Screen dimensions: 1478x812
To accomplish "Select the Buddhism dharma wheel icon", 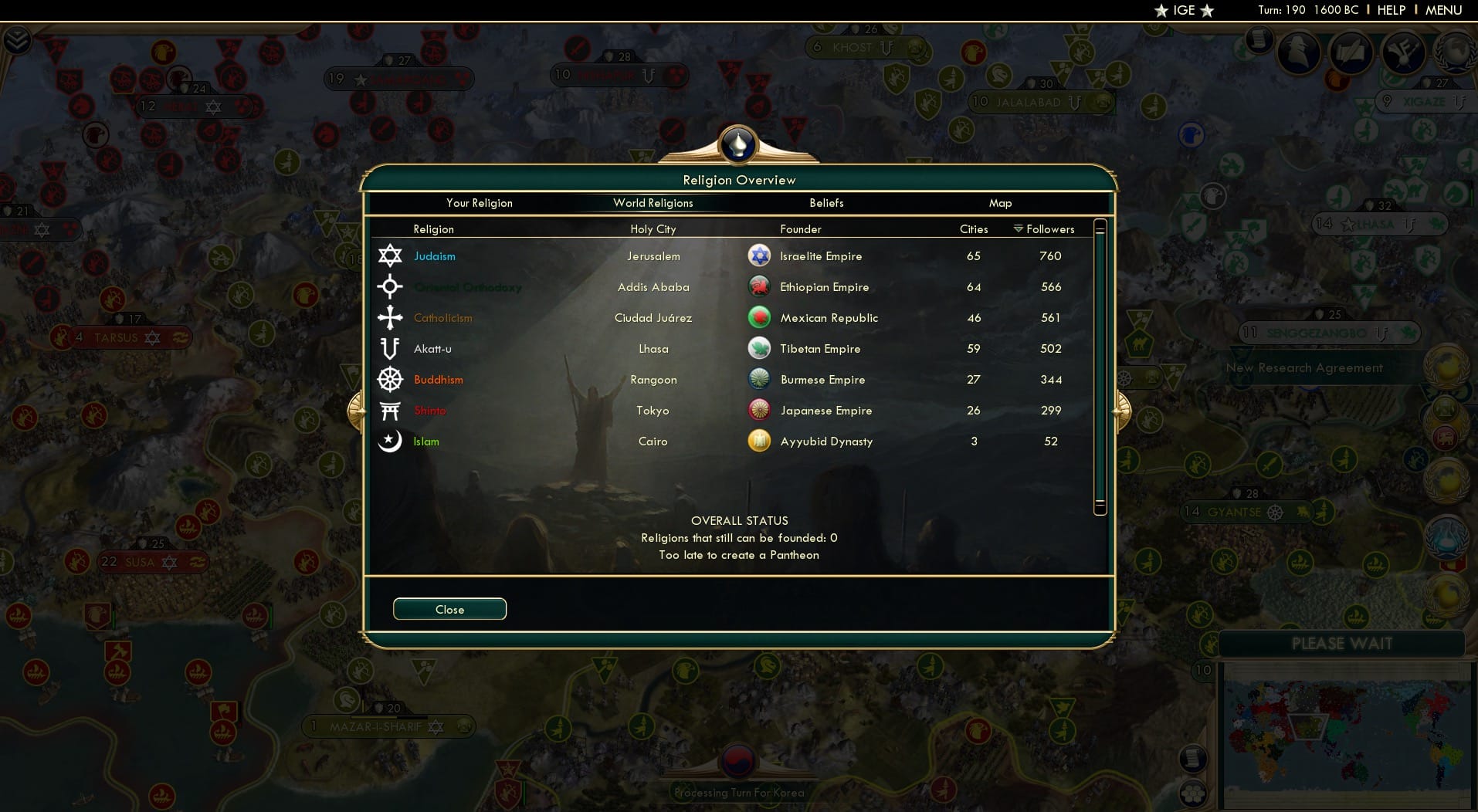I will point(390,379).
